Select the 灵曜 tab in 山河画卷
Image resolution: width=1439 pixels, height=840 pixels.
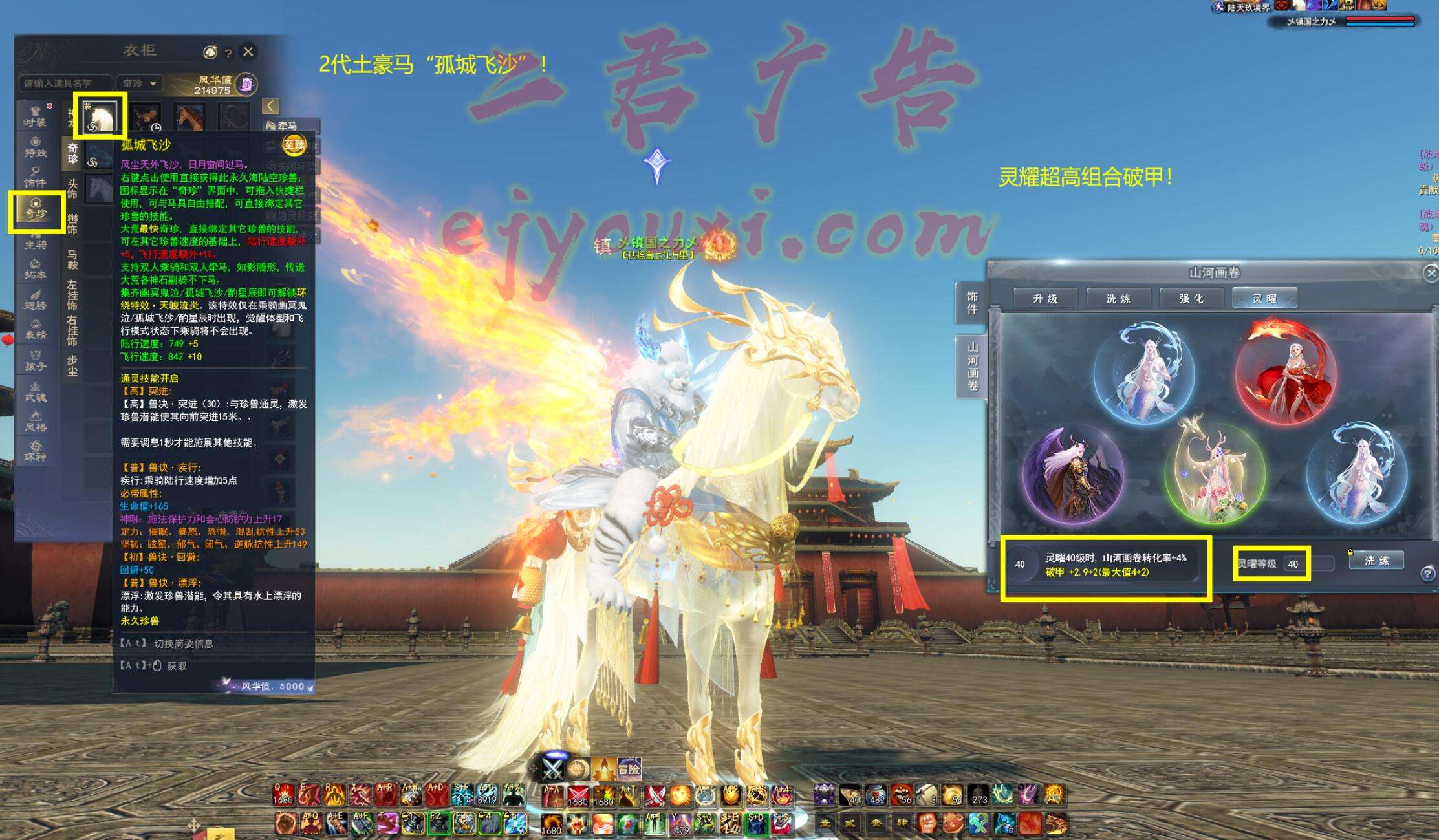pos(1264,298)
